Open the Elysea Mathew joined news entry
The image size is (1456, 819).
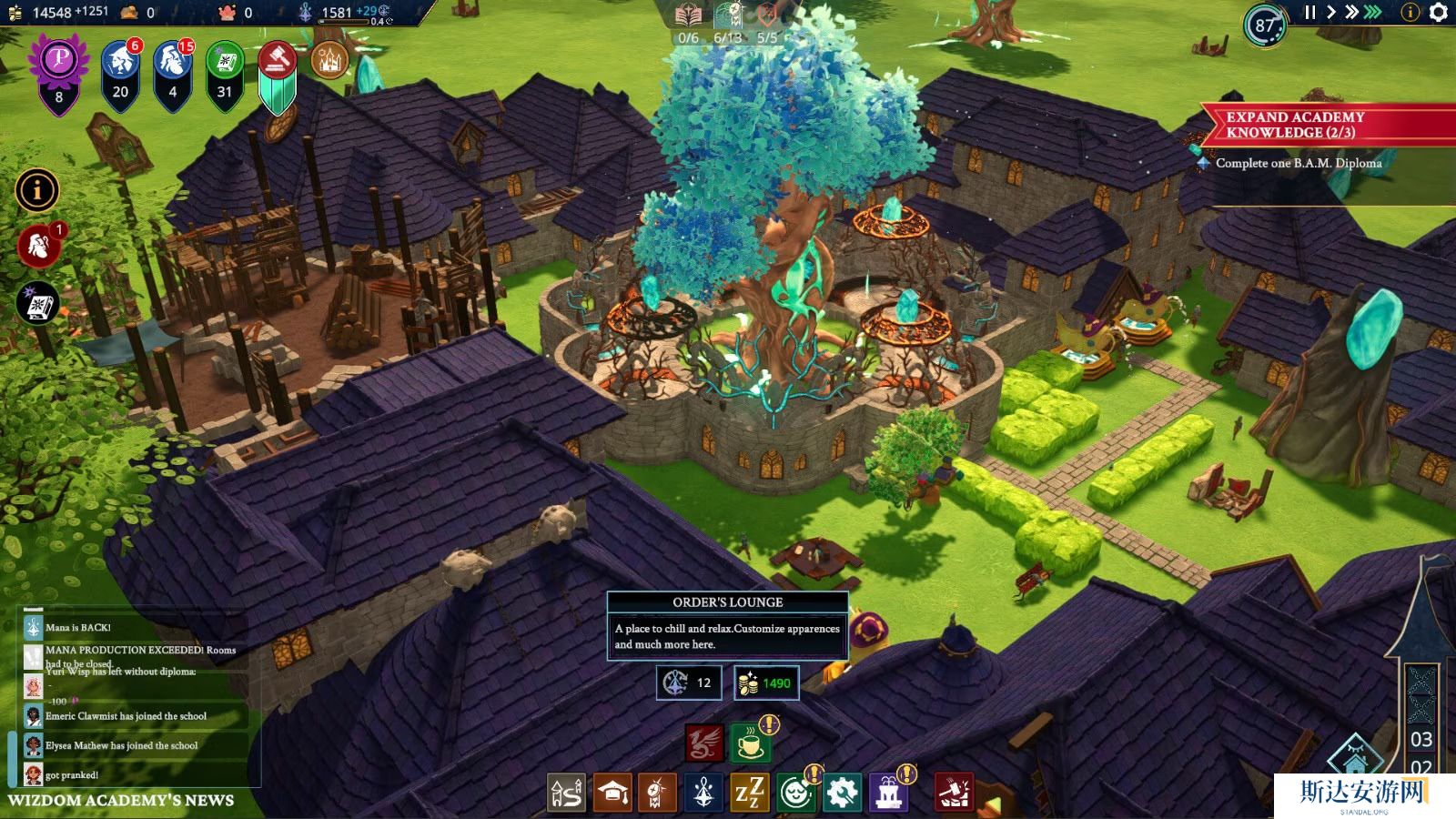click(x=122, y=745)
